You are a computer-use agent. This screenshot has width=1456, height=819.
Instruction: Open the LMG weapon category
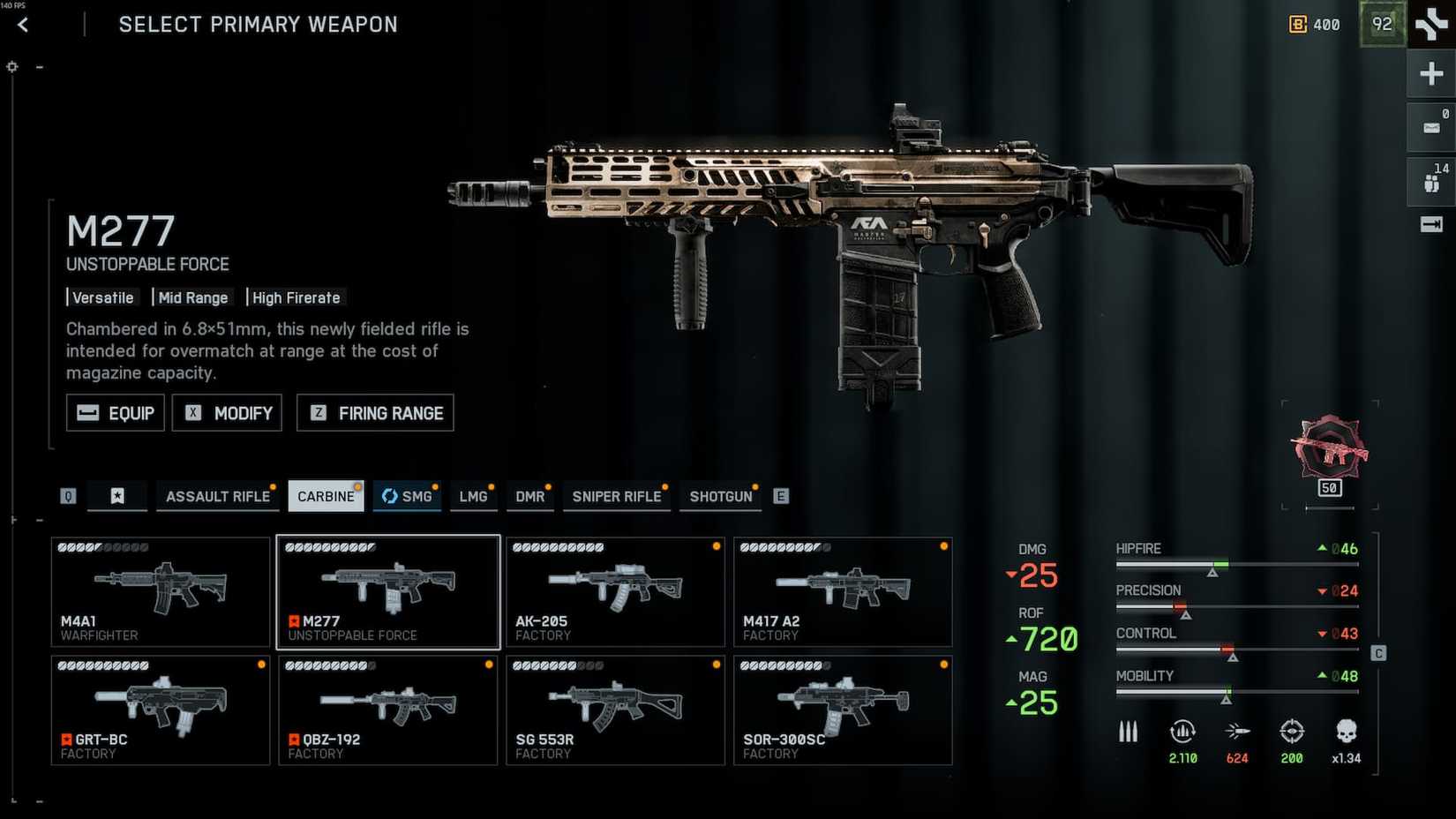[x=473, y=496]
